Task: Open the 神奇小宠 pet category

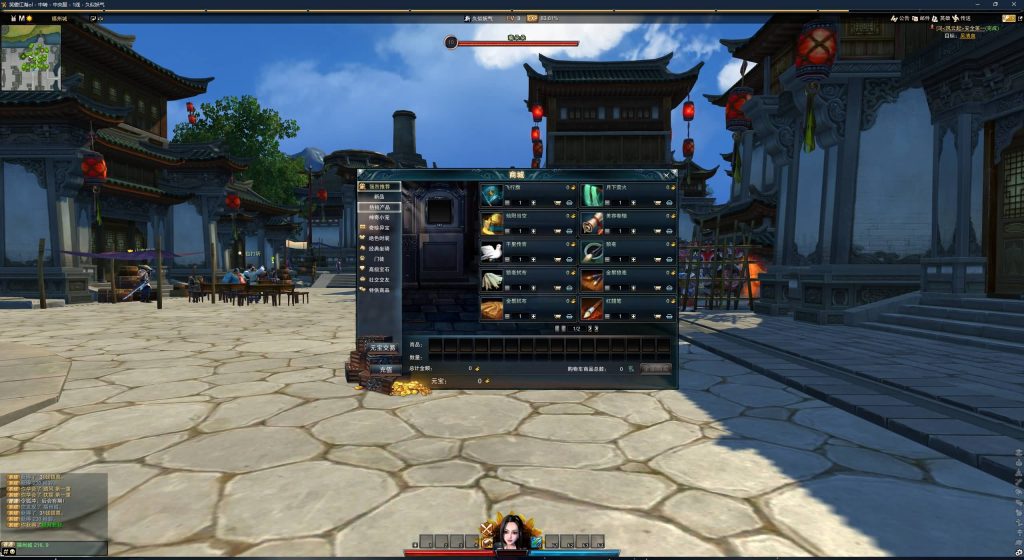Action: pyautogui.click(x=380, y=216)
